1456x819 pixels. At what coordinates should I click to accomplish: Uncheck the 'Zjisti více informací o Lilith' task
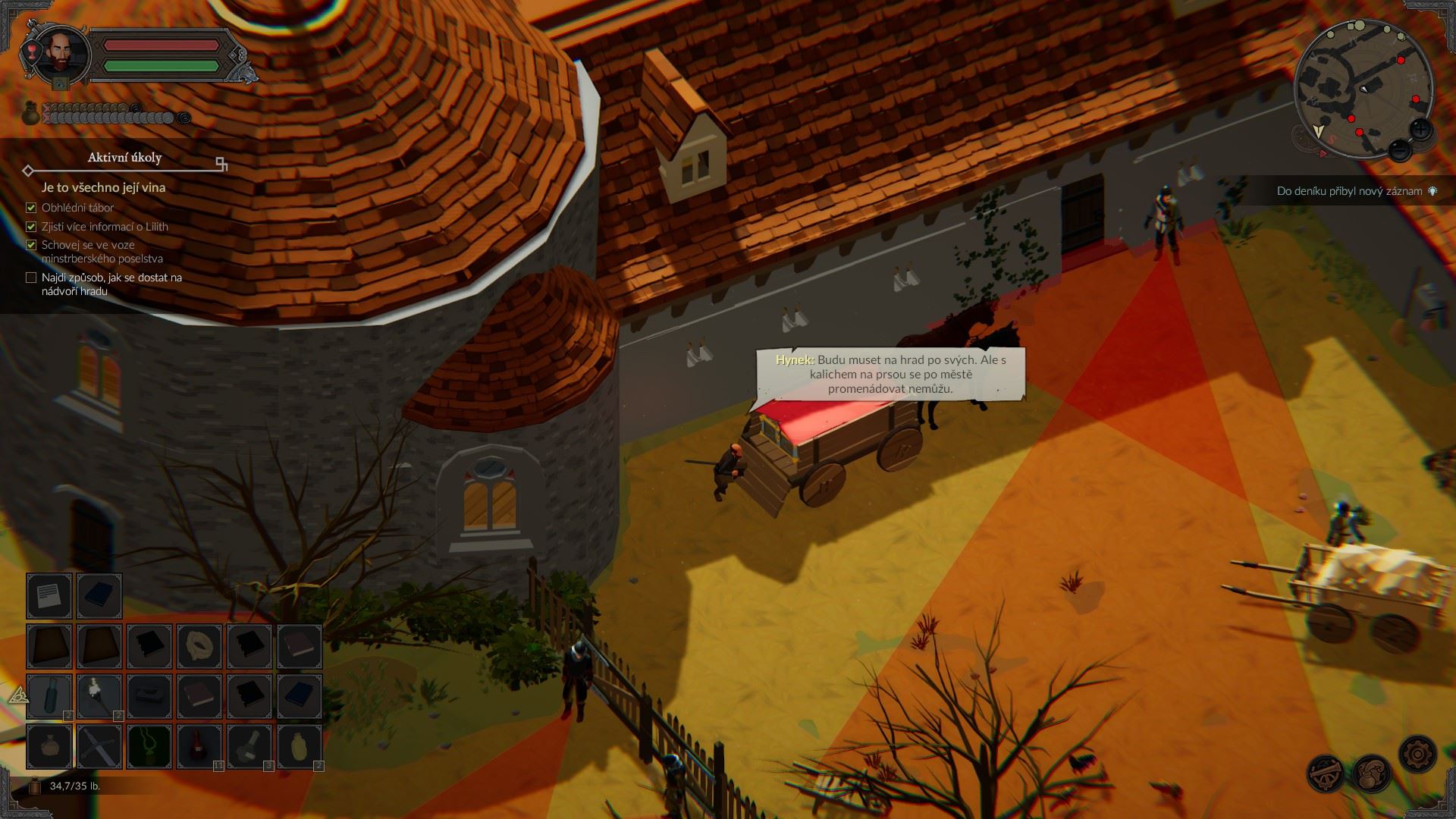(x=30, y=226)
